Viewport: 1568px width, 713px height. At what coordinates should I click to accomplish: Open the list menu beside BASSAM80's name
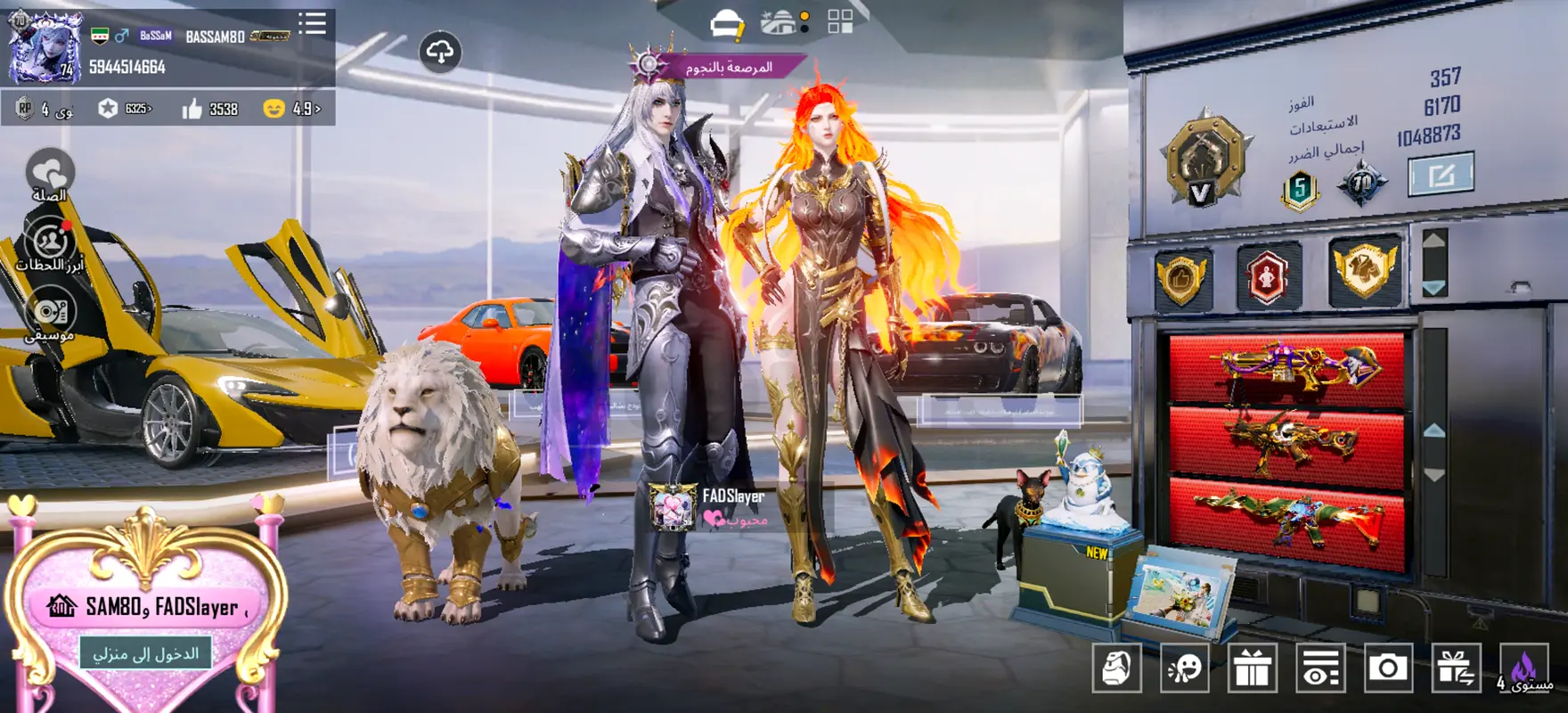pyautogui.click(x=312, y=22)
